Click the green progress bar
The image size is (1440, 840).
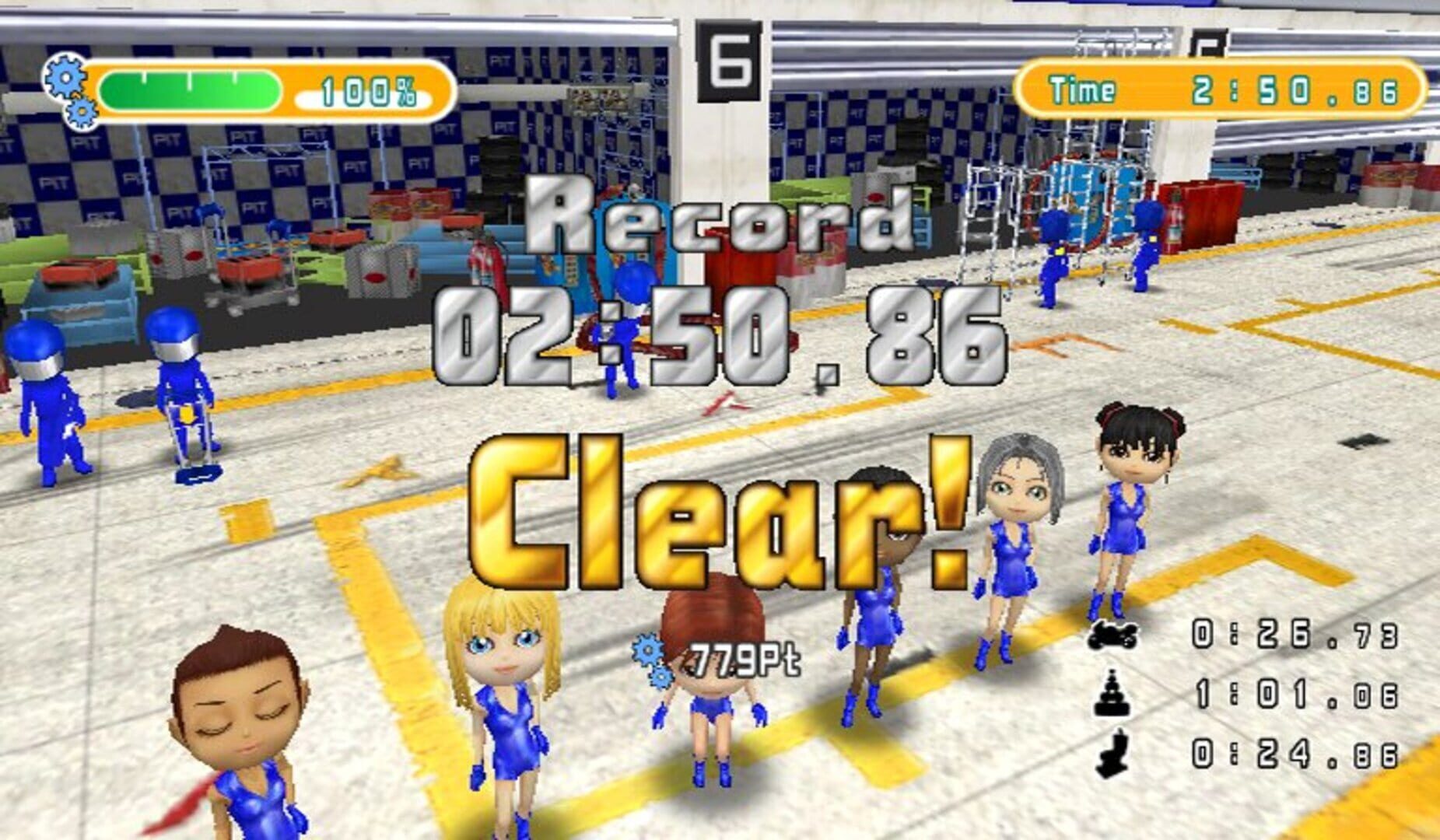tap(191, 88)
